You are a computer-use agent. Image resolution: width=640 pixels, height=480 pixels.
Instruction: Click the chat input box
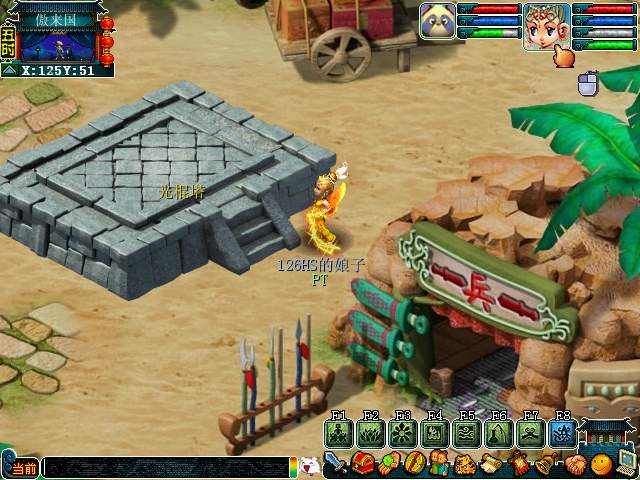click(x=165, y=467)
